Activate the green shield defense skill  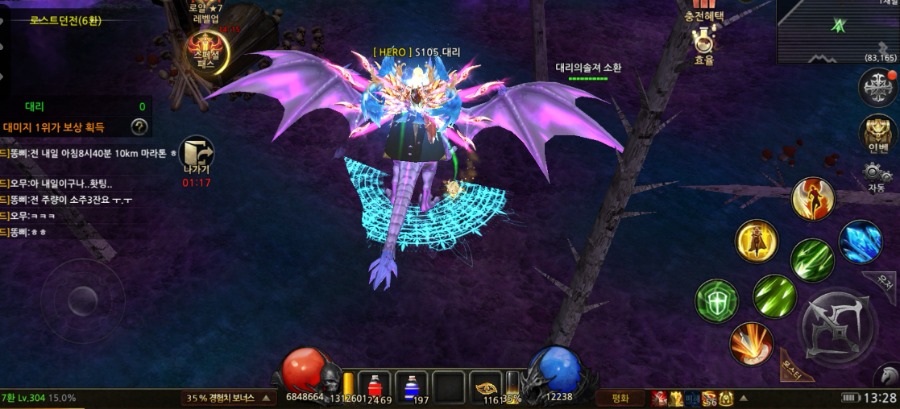(716, 300)
